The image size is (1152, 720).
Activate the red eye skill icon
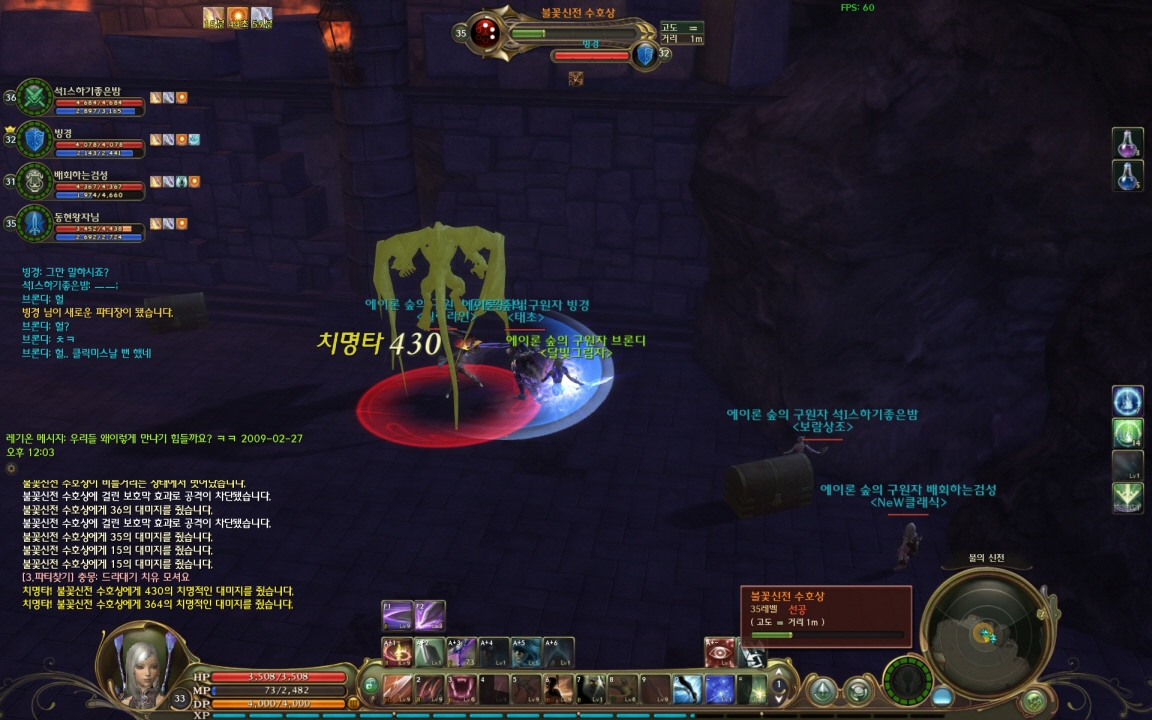click(x=720, y=654)
